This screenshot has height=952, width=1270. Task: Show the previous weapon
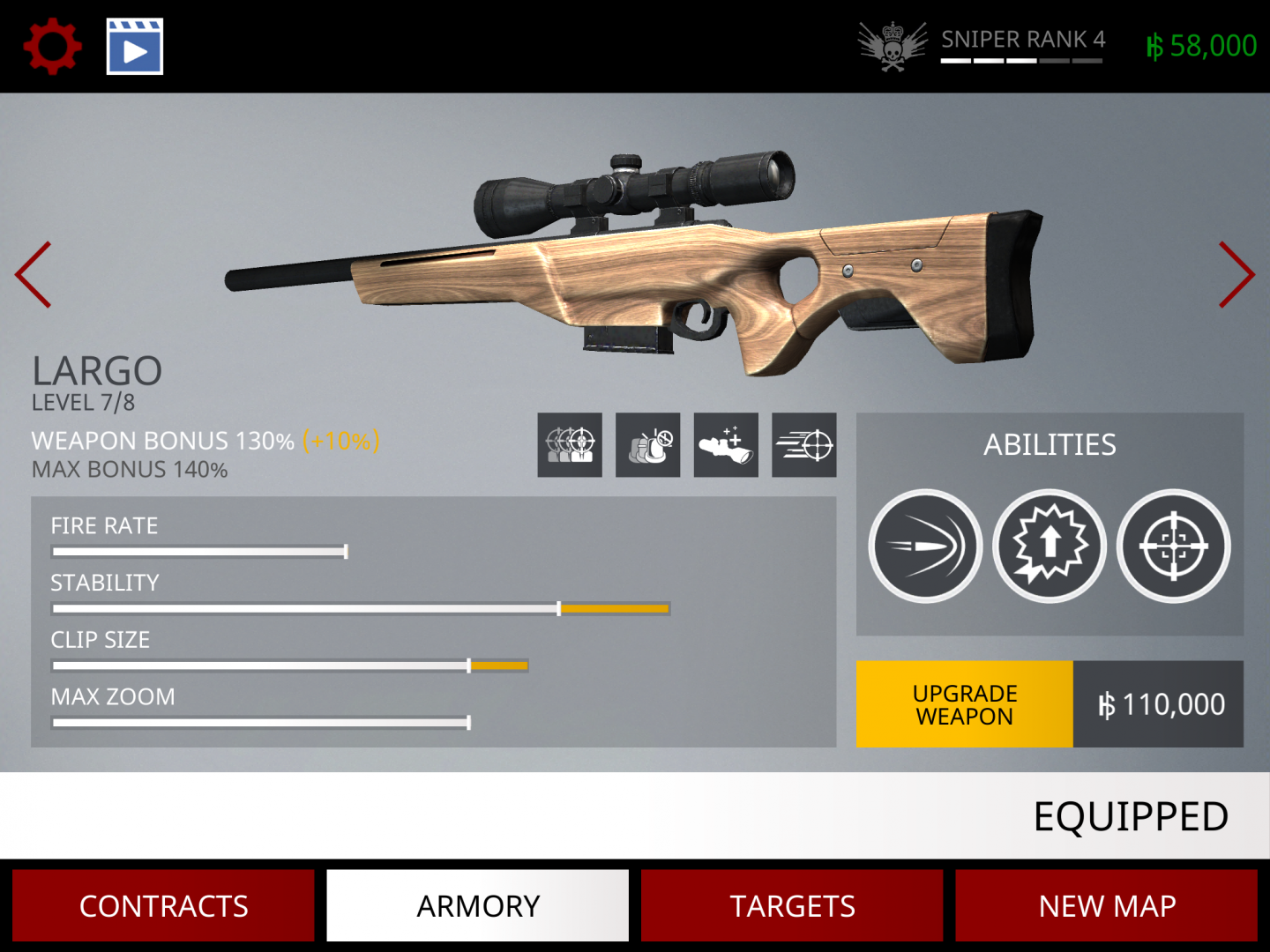pyautogui.click(x=34, y=275)
